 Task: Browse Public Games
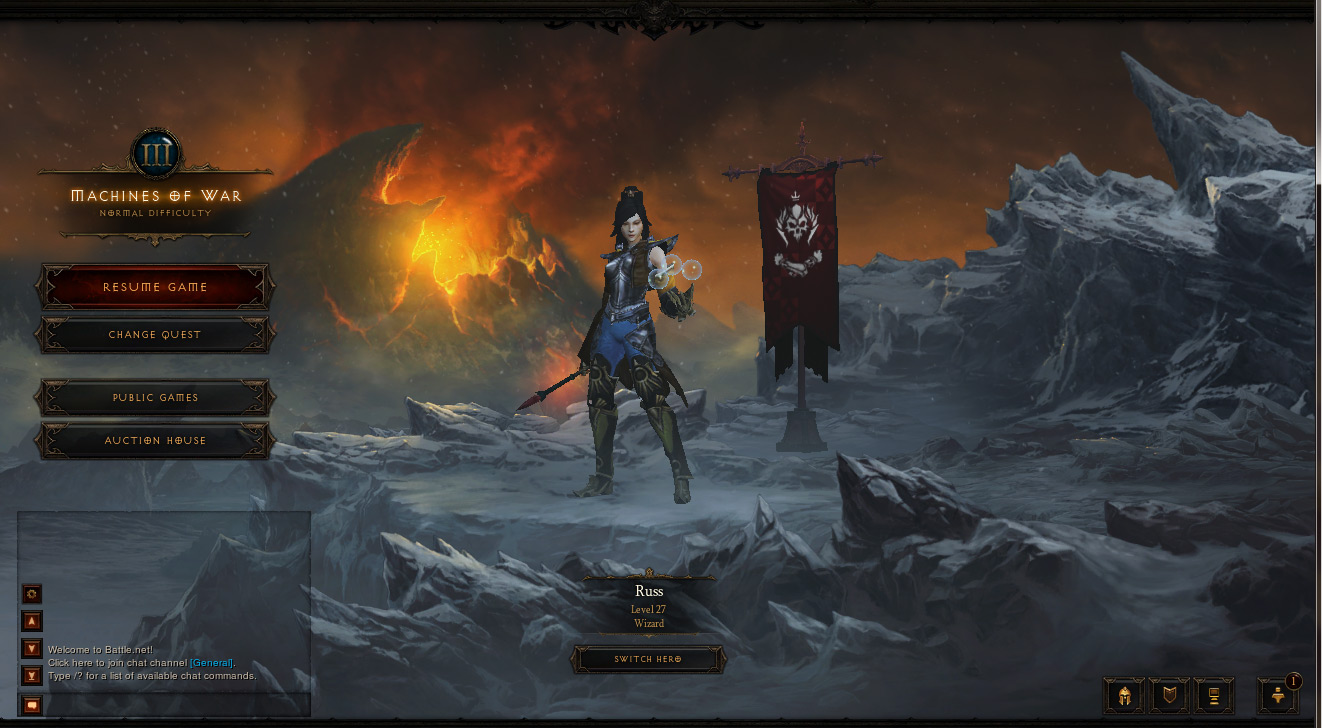tap(155, 398)
